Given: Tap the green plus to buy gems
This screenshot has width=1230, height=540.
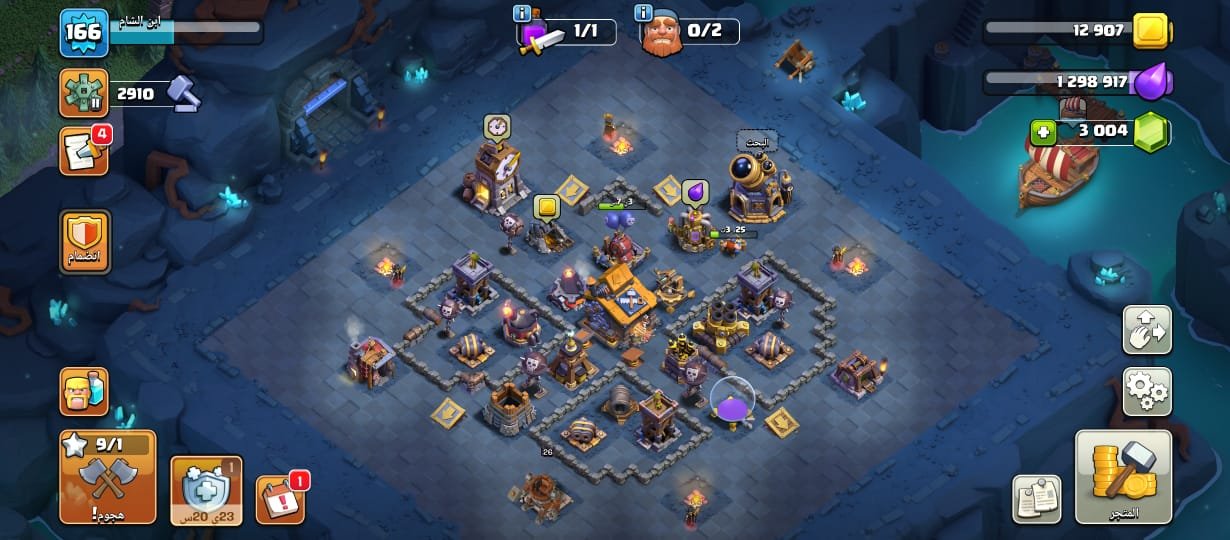Looking at the screenshot, I should pos(1043,132).
